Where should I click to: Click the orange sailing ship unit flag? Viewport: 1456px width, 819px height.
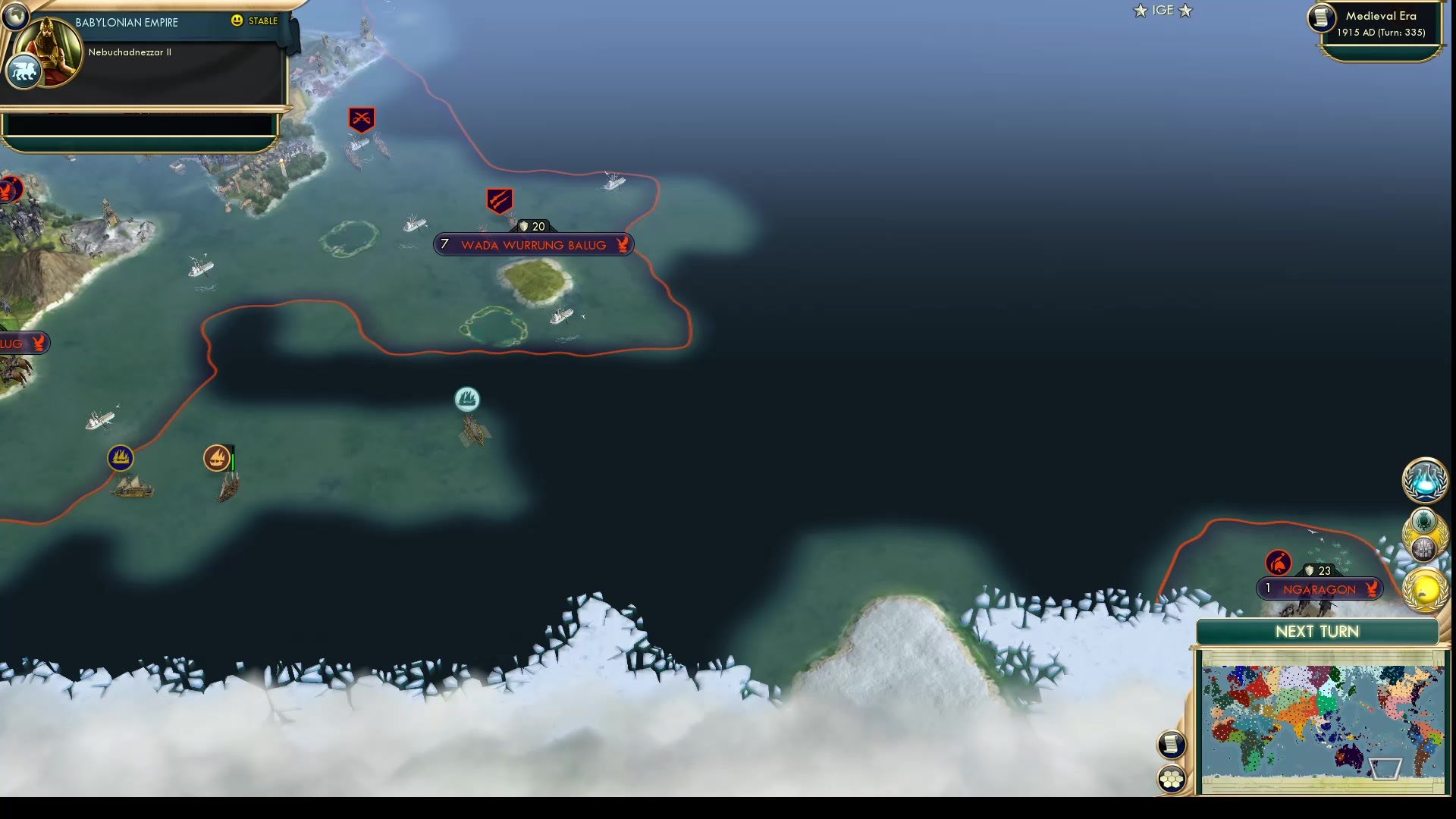point(218,458)
